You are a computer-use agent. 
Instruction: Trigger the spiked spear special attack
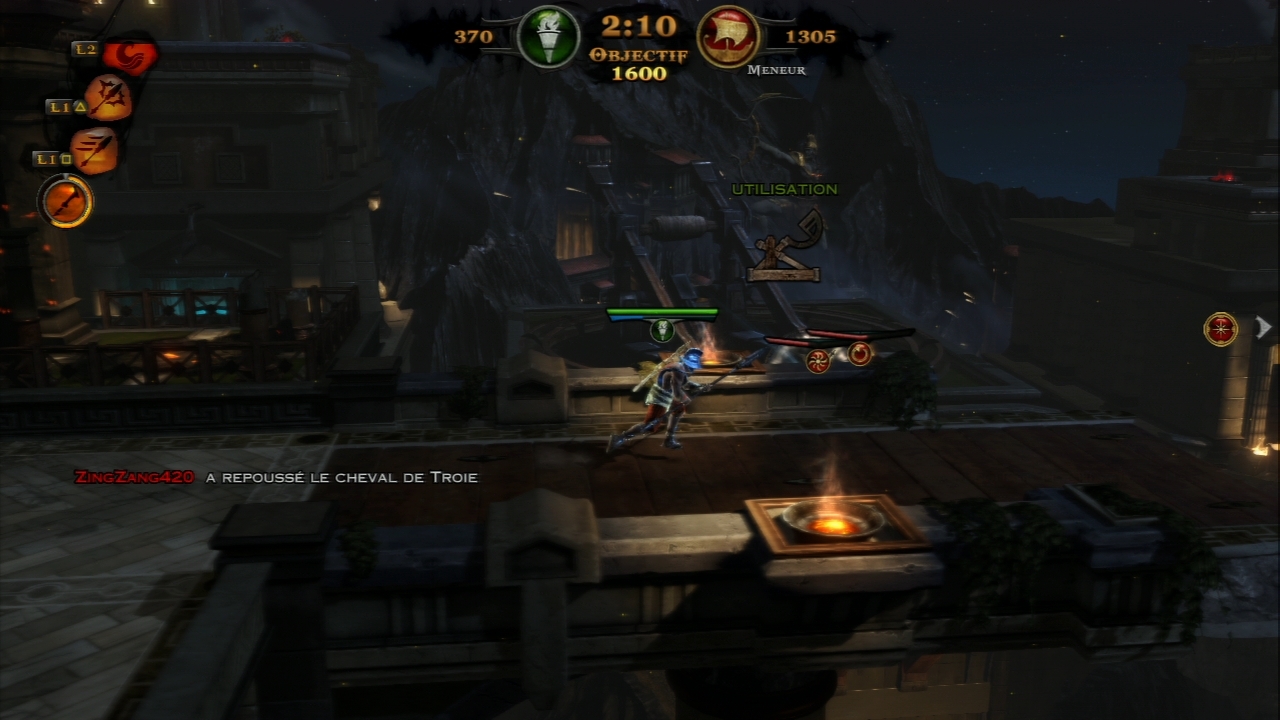tap(107, 99)
